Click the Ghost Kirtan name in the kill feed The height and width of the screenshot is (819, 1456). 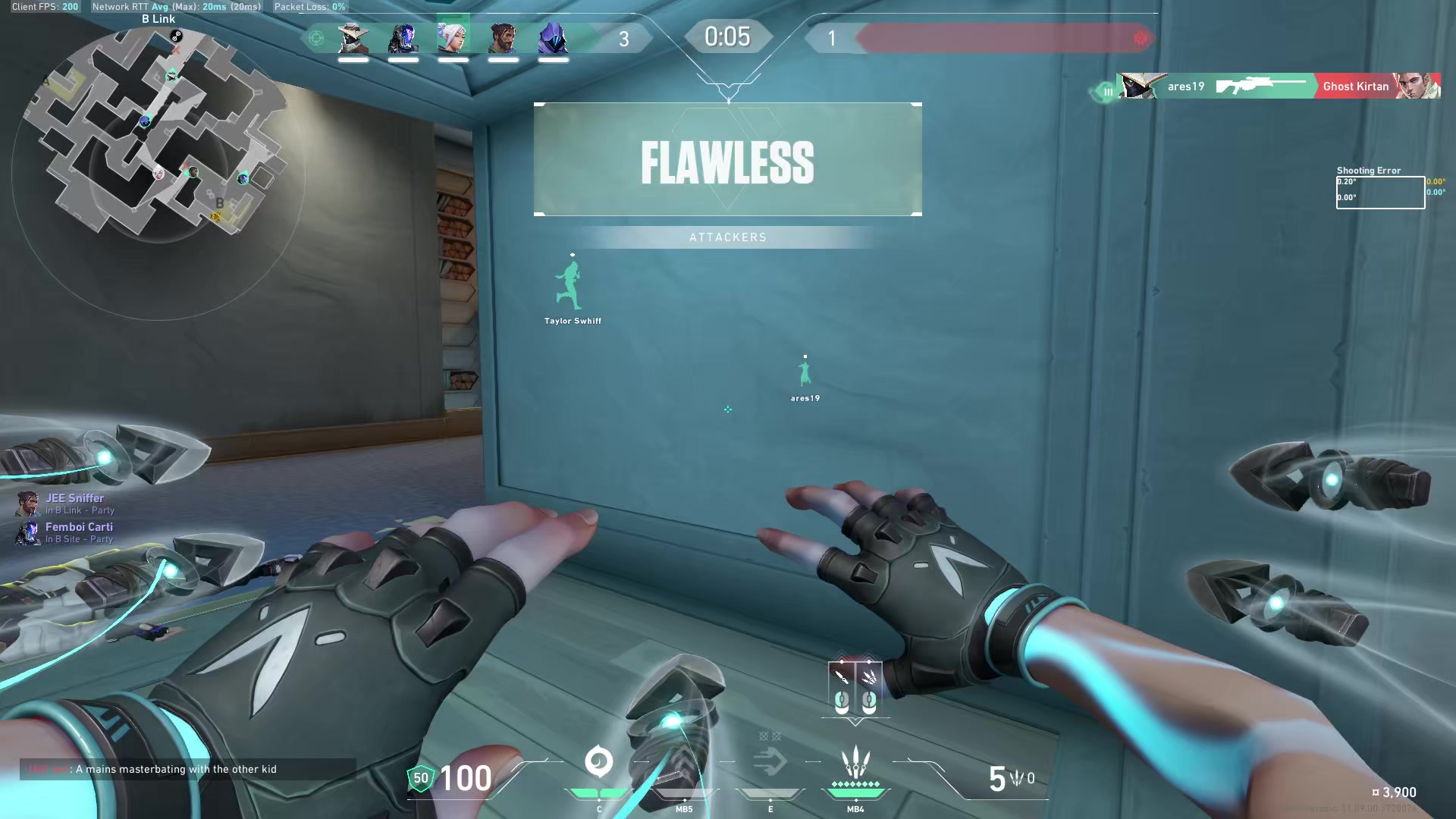1354,86
